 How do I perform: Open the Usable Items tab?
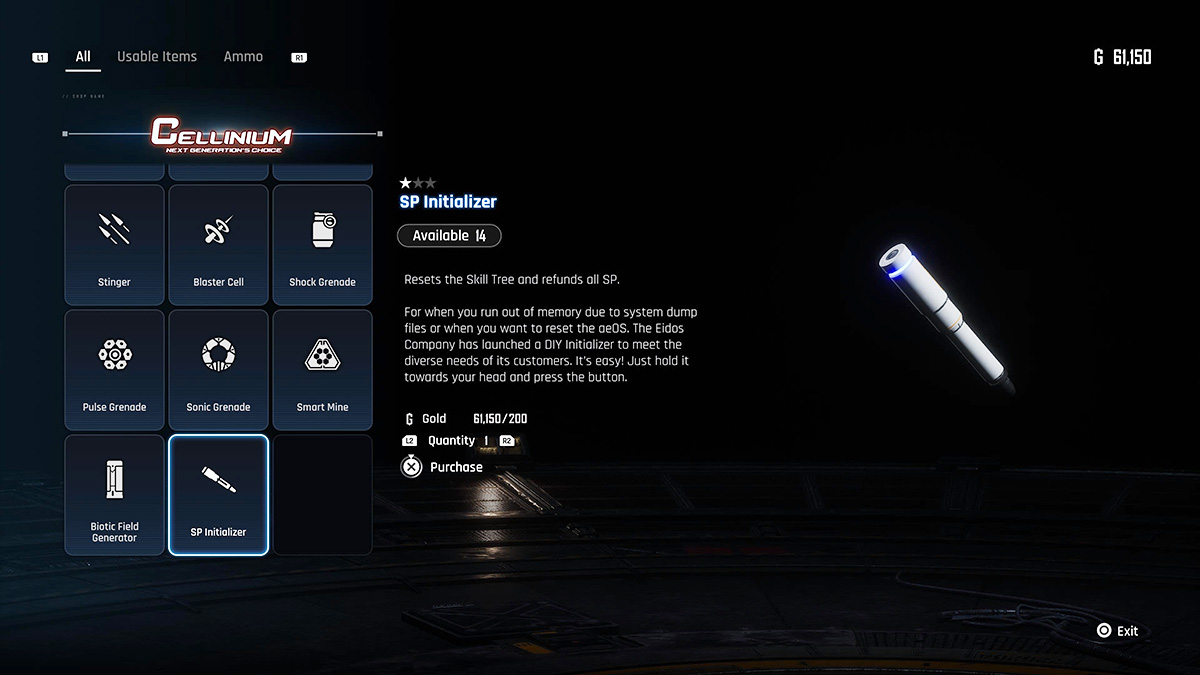[157, 57]
